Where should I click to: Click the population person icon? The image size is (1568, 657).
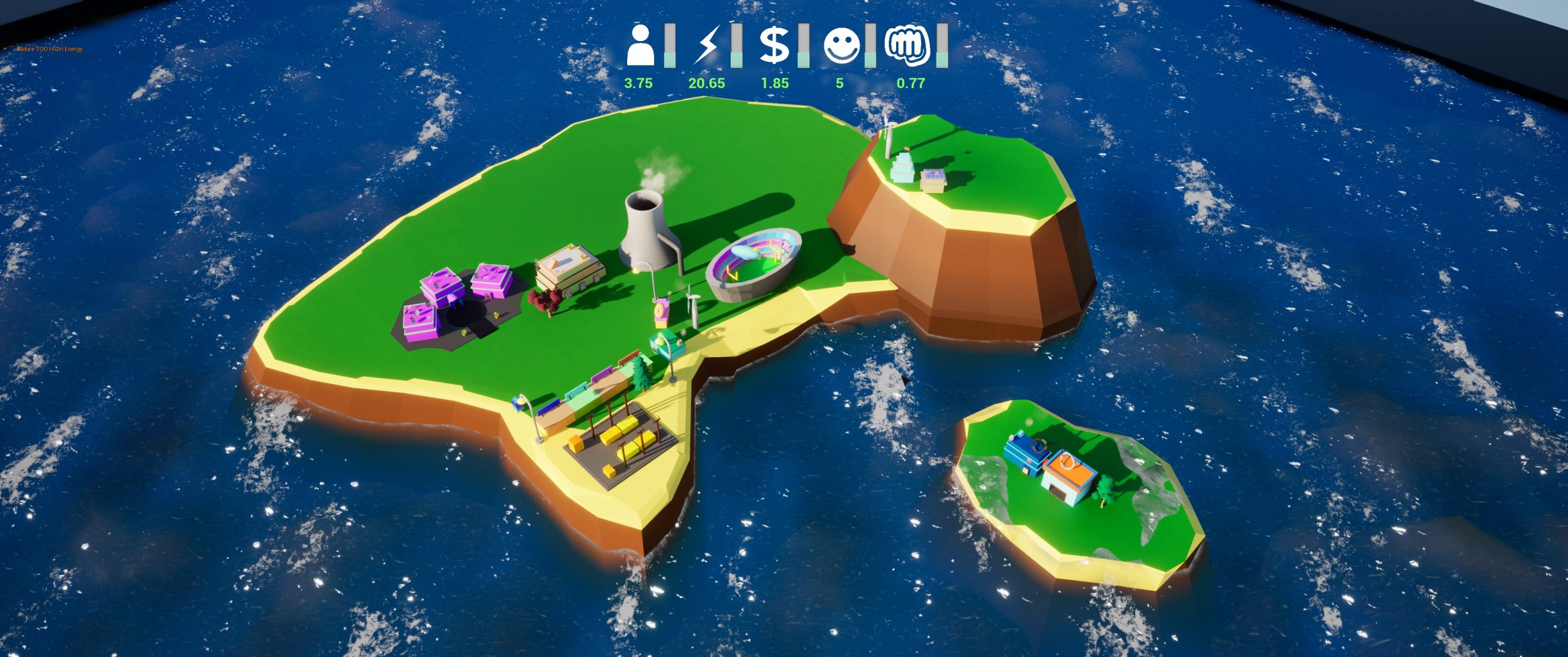point(640,45)
